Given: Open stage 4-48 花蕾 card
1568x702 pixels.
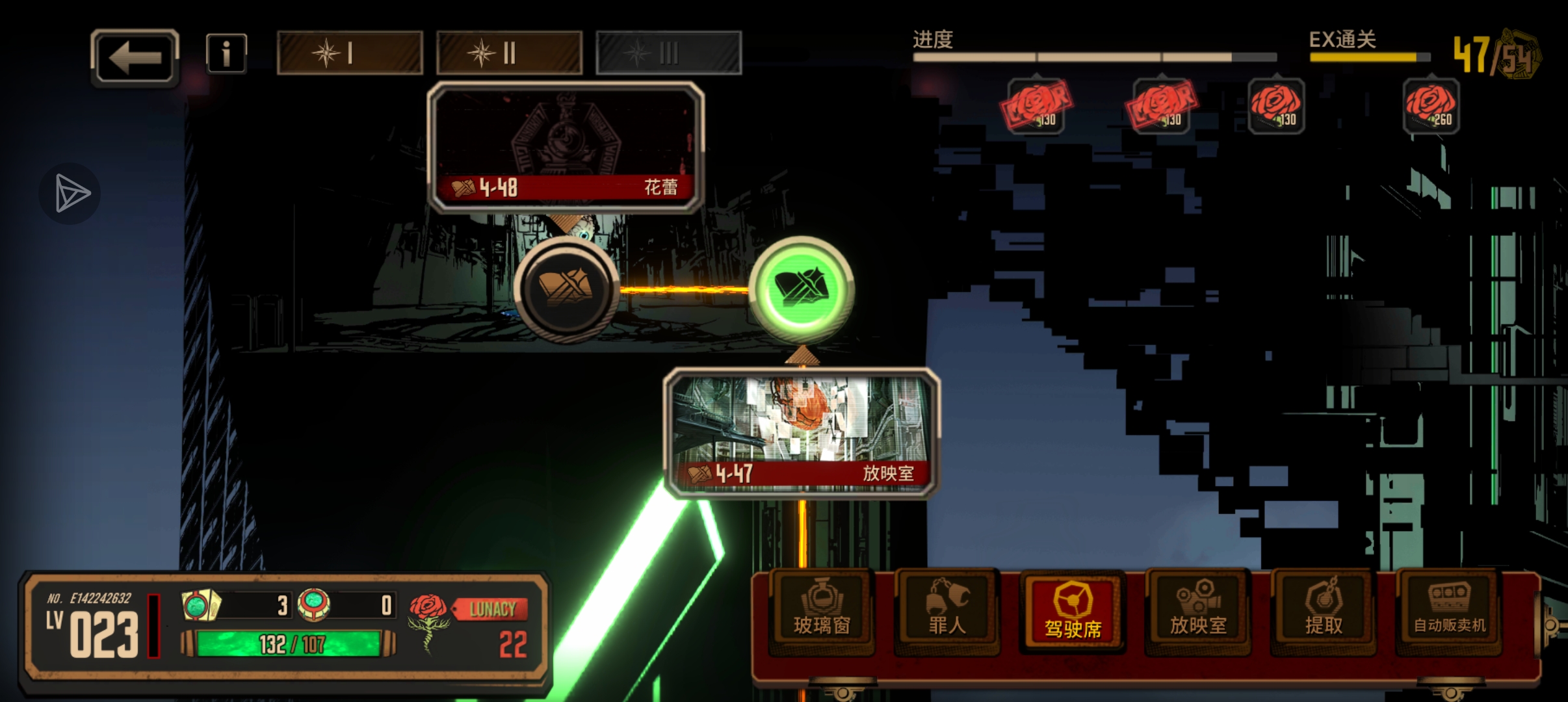Looking at the screenshot, I should pyautogui.click(x=566, y=148).
